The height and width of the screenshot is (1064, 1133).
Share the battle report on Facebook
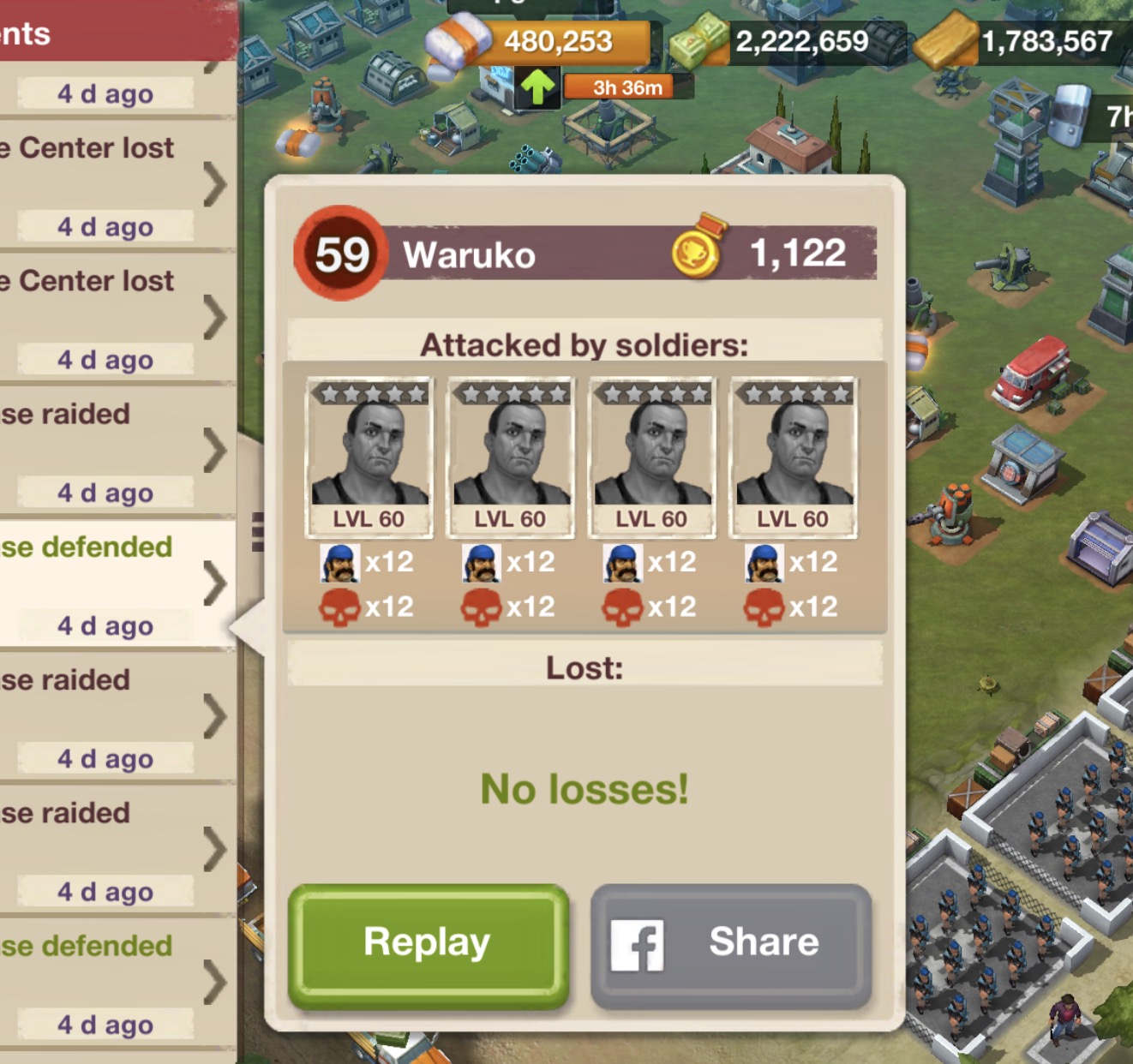pyautogui.click(x=731, y=944)
